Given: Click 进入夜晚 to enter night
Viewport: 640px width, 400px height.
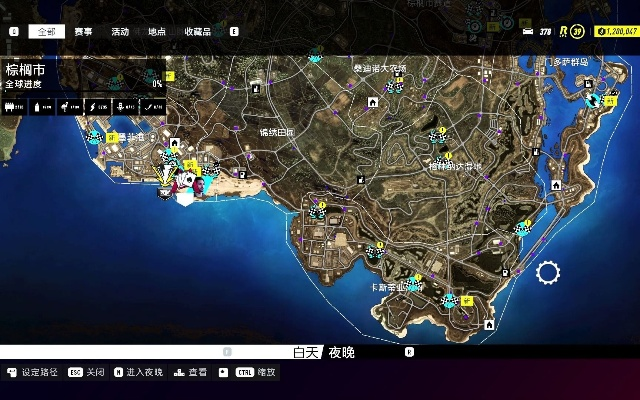Looking at the screenshot, I should tap(138, 372).
